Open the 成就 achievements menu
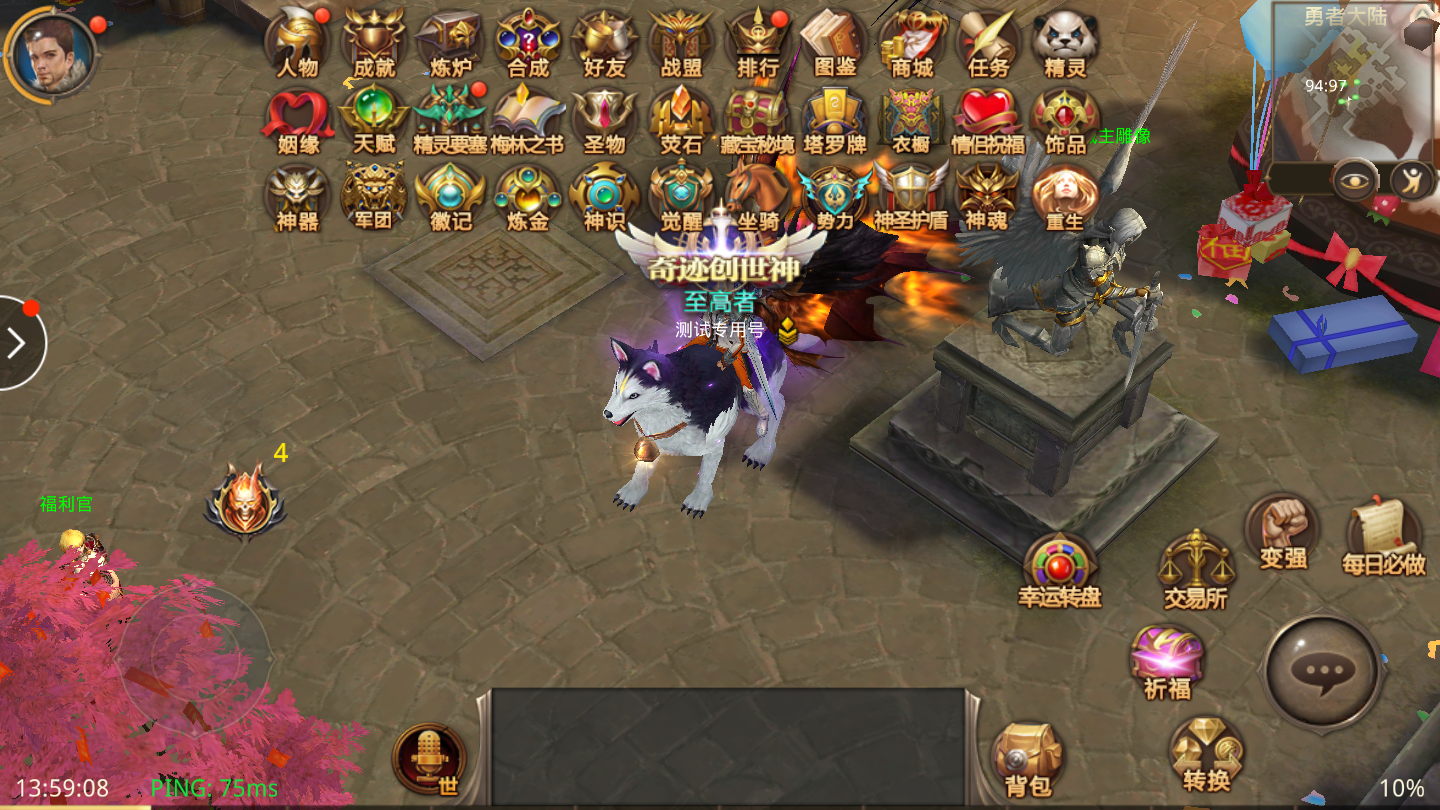Viewport: 1440px width, 810px height. pyautogui.click(x=374, y=42)
